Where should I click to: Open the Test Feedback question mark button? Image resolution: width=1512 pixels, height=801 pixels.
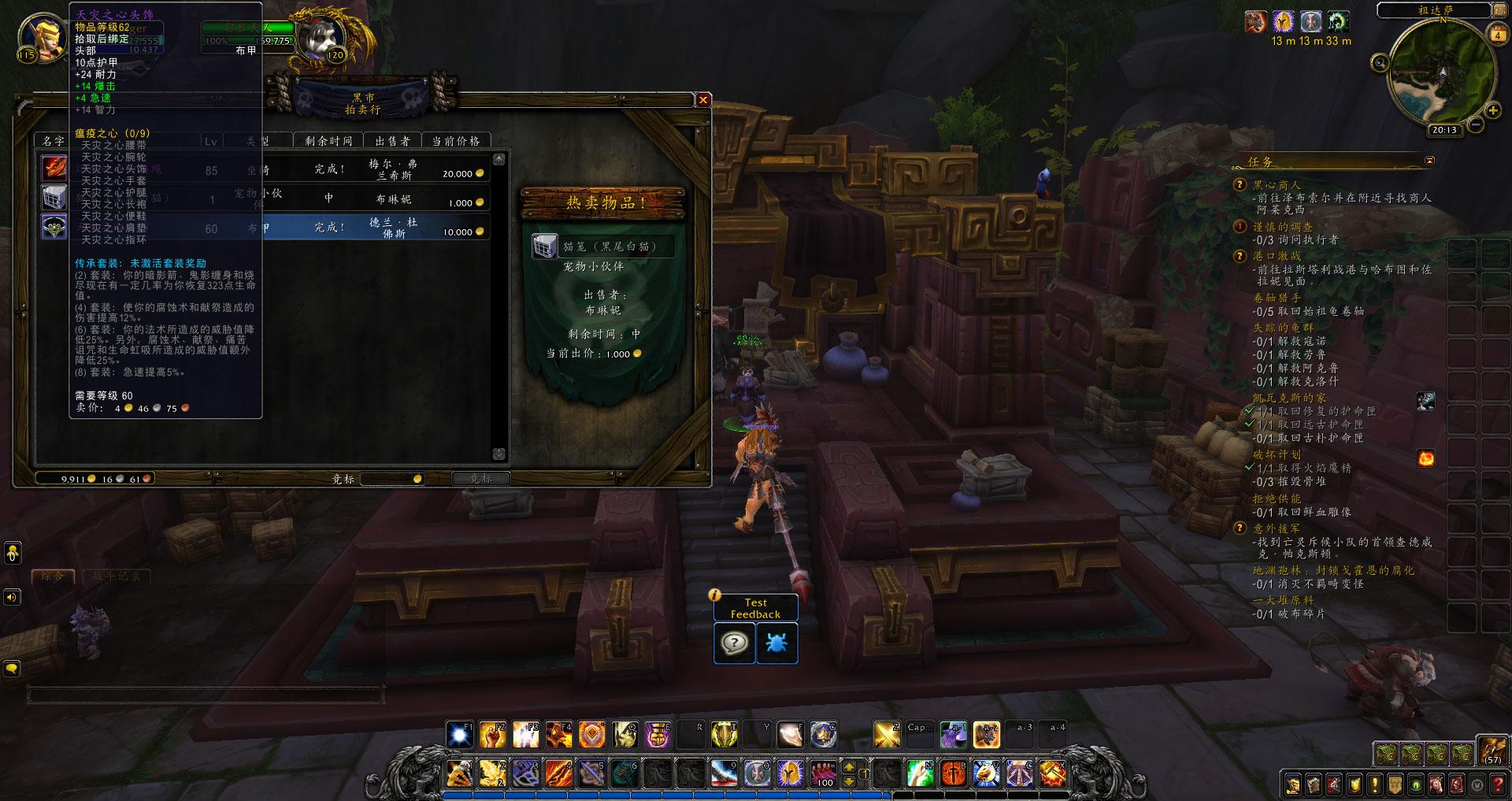click(x=734, y=643)
